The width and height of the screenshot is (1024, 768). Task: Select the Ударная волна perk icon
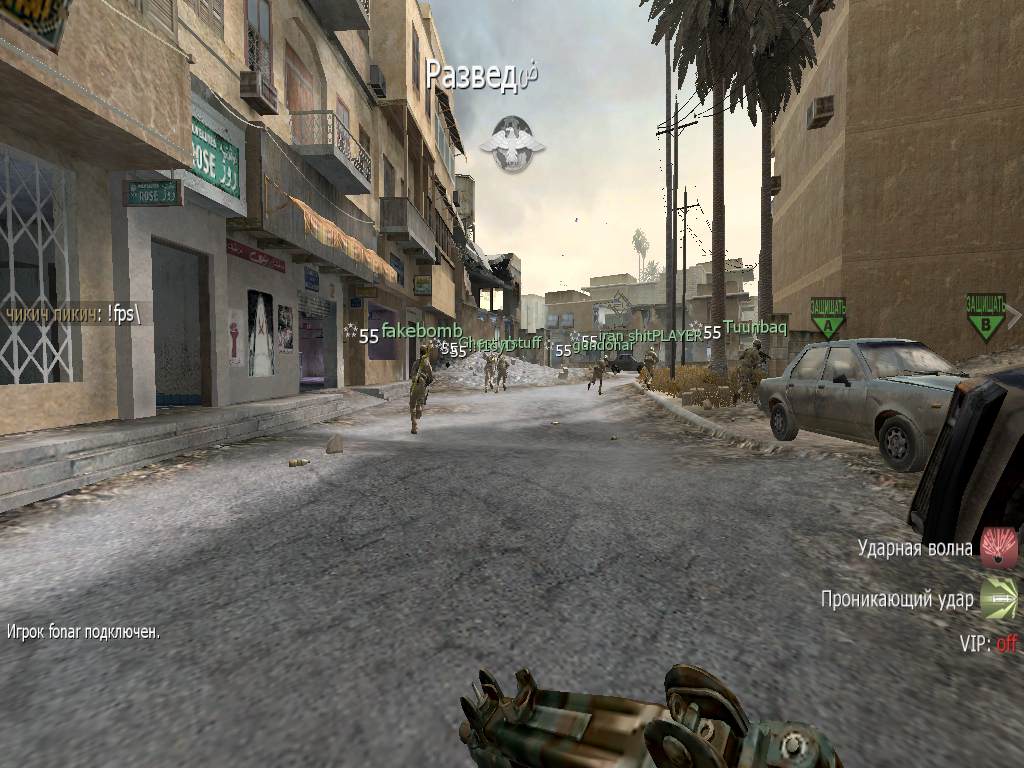click(x=998, y=548)
